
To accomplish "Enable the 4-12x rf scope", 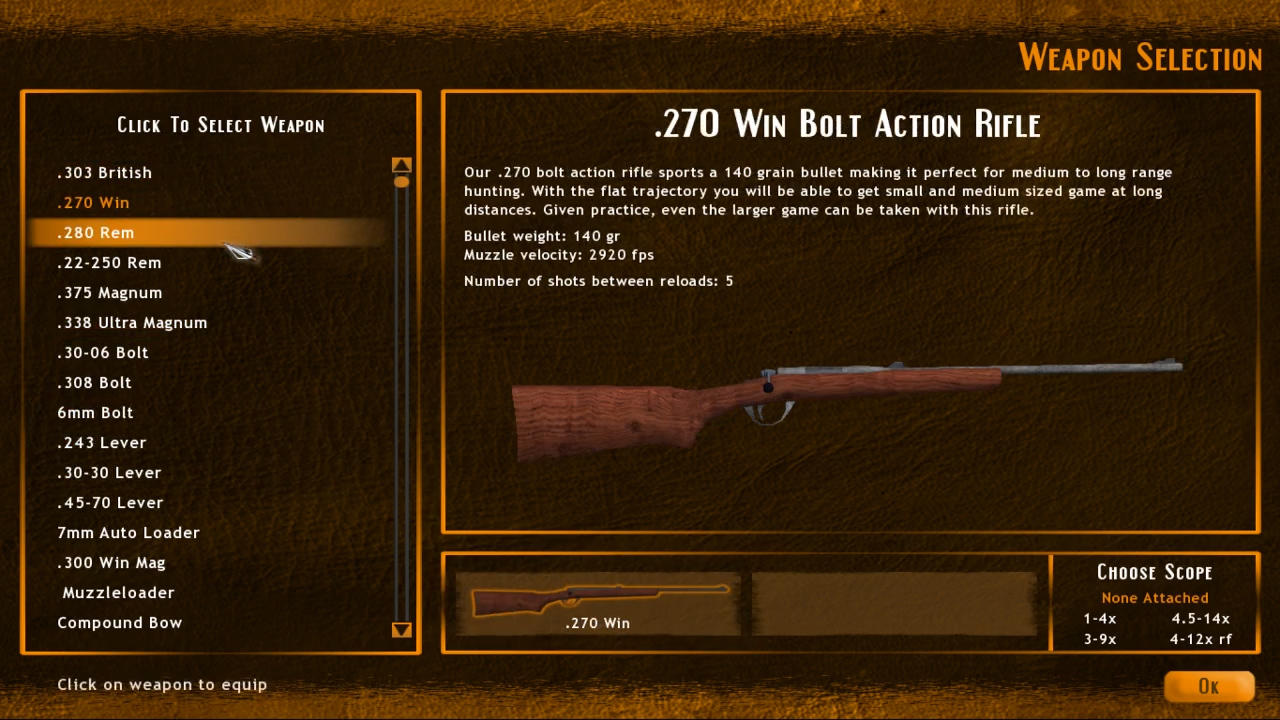I will click(1203, 639).
